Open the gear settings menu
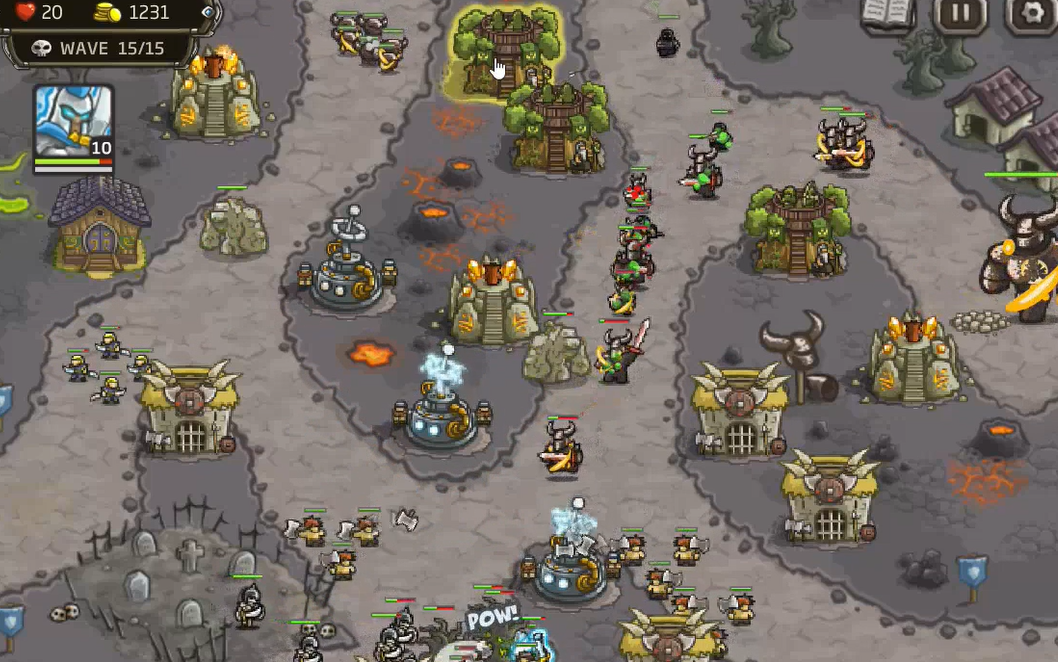The width and height of the screenshot is (1058, 662). [1030, 14]
